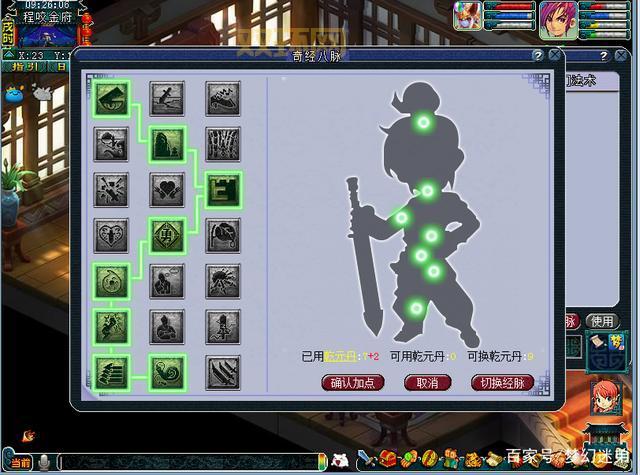Select the glowing swirl node in bottom row

coord(167,372)
